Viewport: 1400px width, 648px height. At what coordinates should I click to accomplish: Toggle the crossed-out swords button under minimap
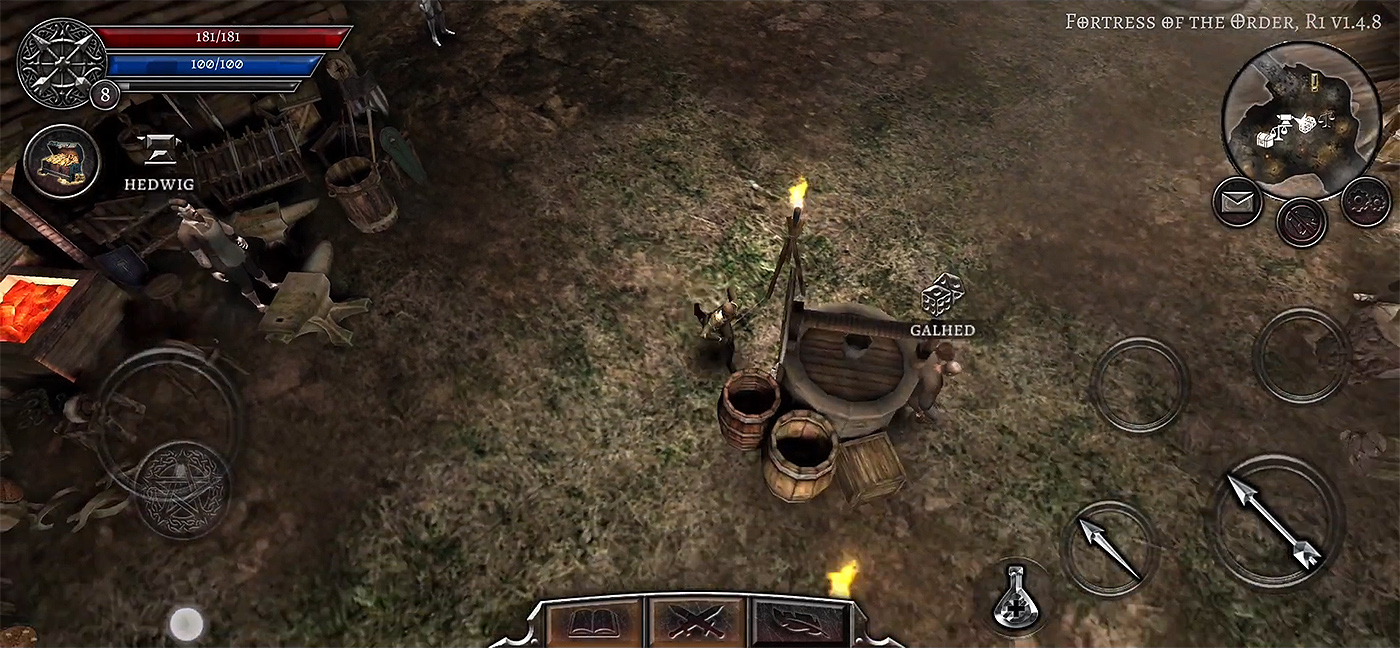click(x=1301, y=221)
